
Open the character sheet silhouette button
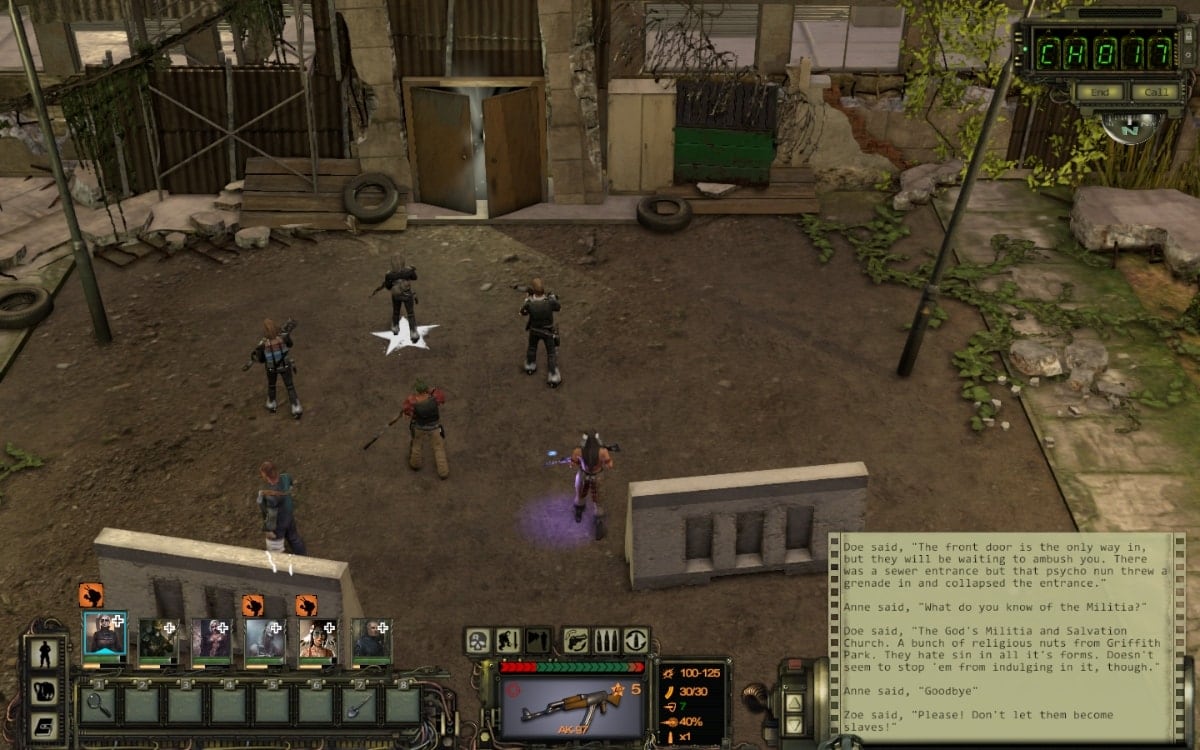pos(45,654)
